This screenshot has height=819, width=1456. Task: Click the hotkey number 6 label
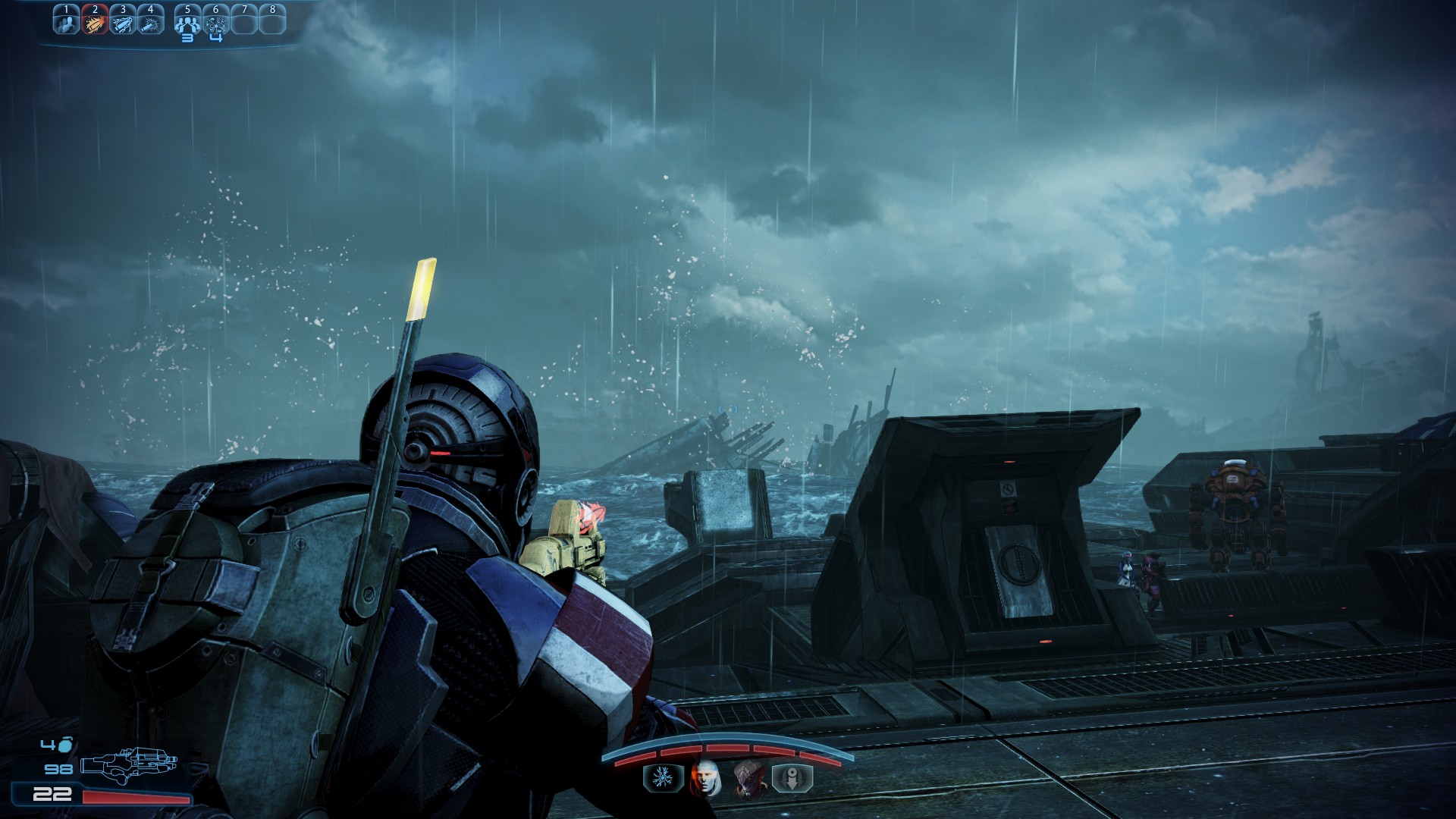coord(215,8)
